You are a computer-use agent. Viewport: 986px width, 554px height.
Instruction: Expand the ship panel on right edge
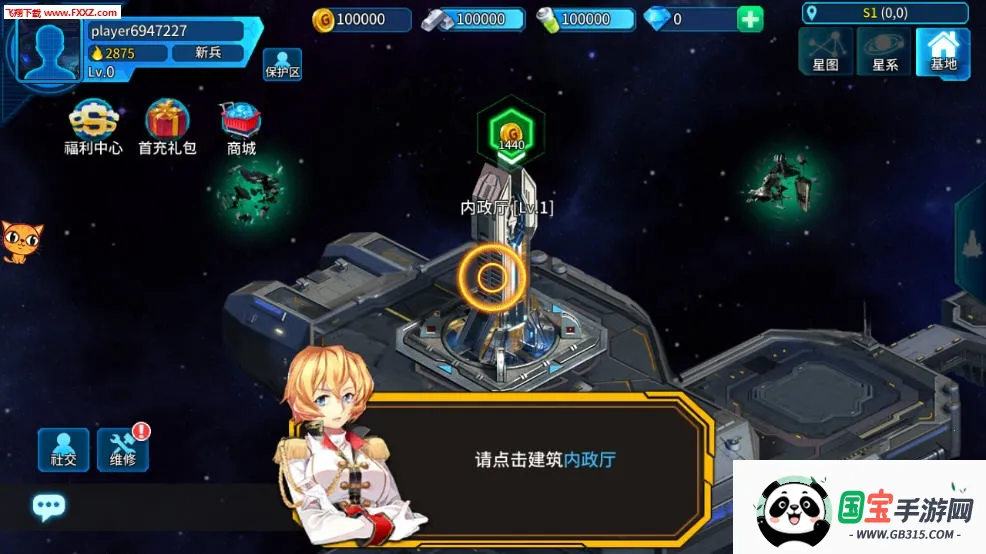[972, 243]
